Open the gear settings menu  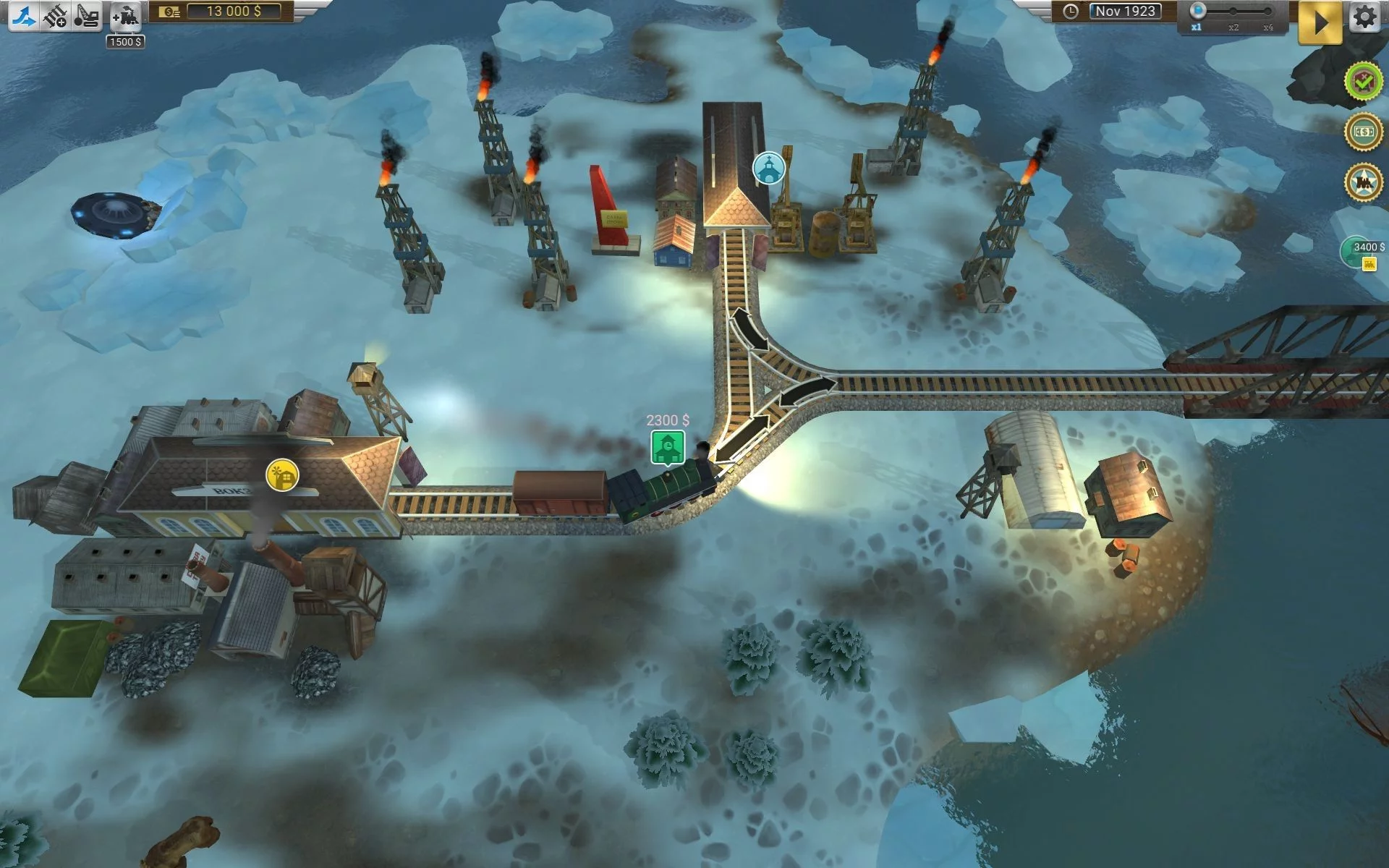click(1365, 17)
